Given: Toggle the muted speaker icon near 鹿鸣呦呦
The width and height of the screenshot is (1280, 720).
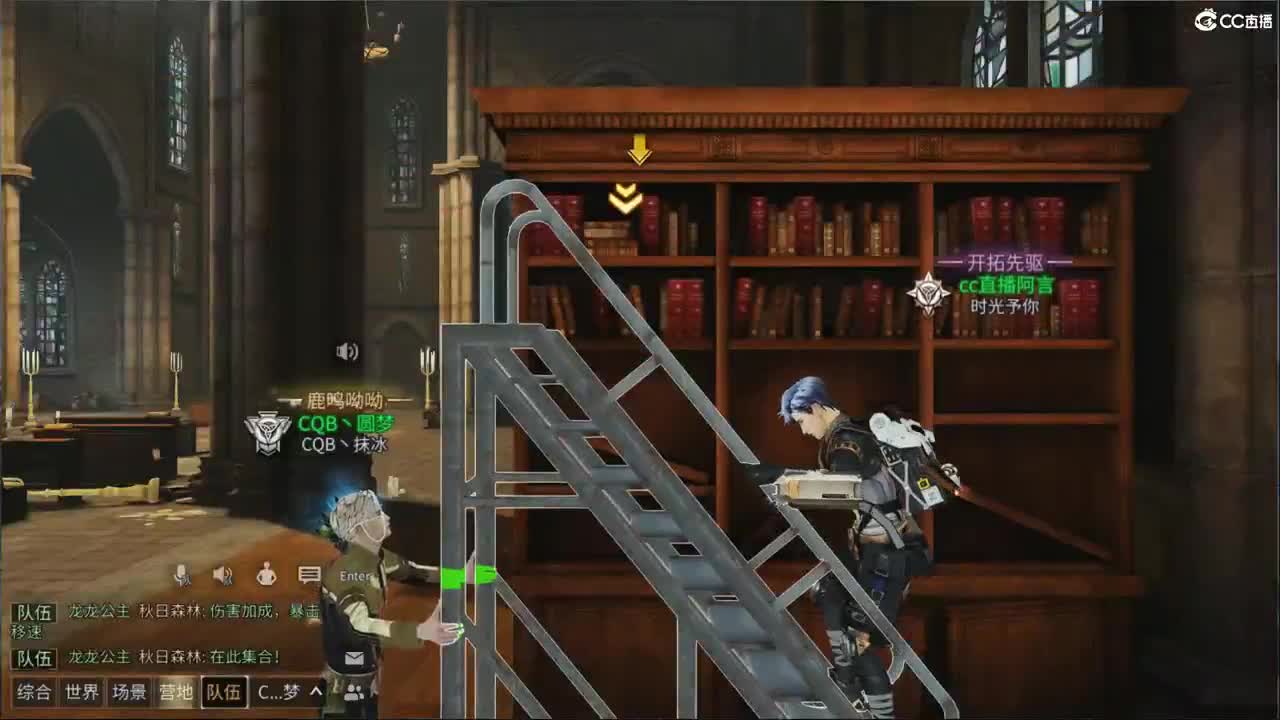Looking at the screenshot, I should [x=346, y=351].
